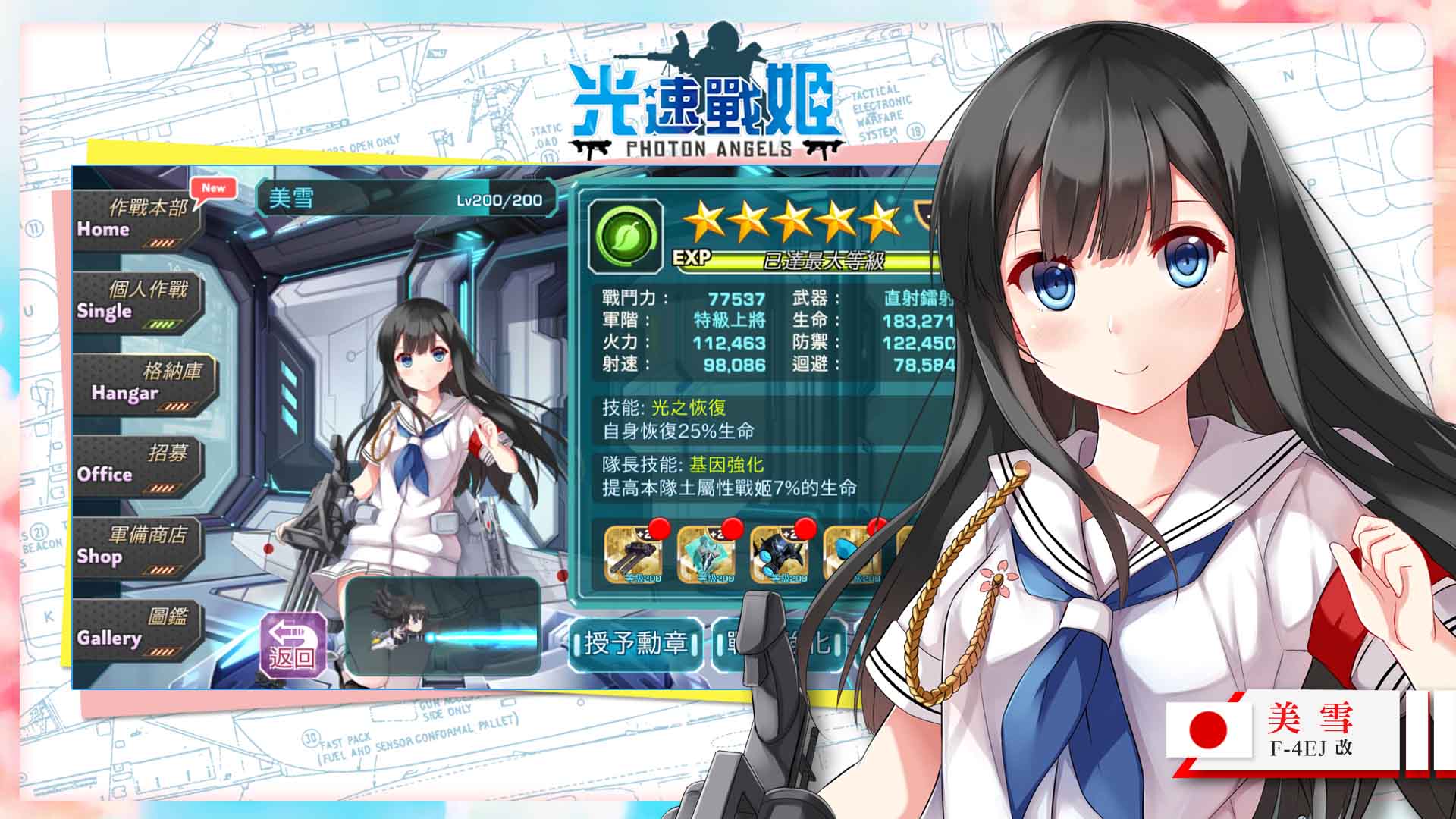Click the red notification dot on first equipment
This screenshot has height=819, width=1456.
click(x=660, y=529)
